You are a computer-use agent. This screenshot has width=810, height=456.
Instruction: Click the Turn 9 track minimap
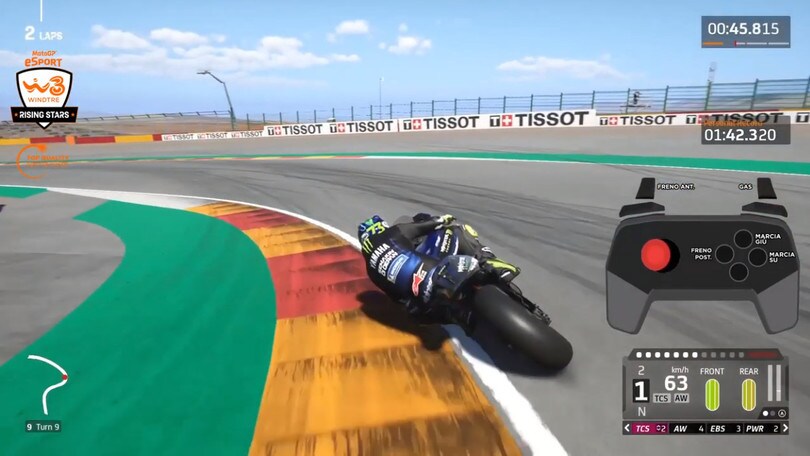click(47, 383)
